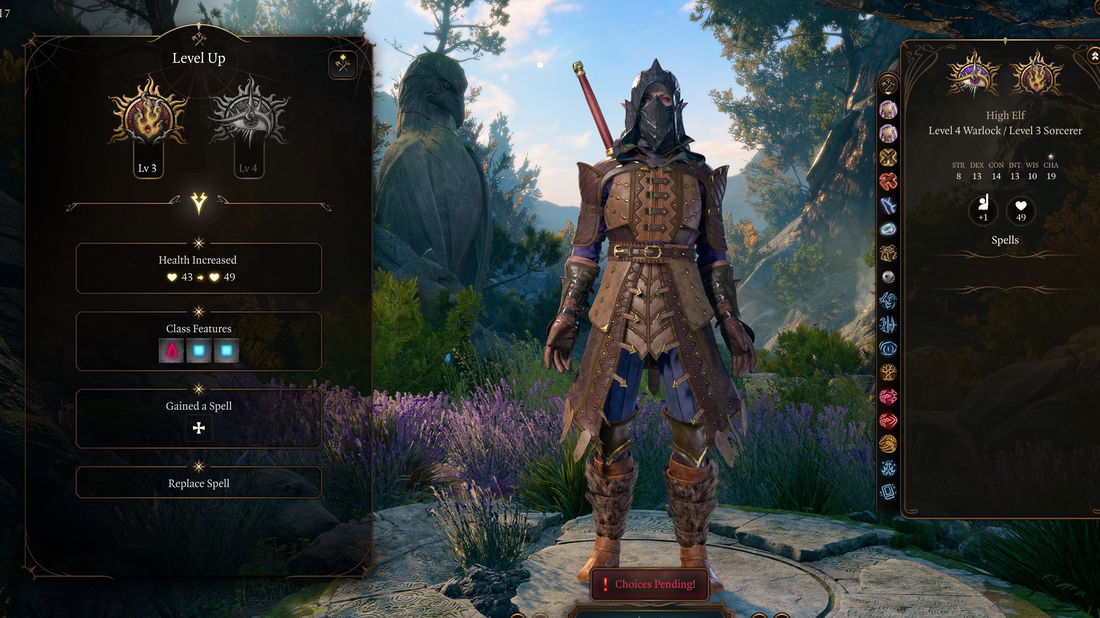The width and height of the screenshot is (1100, 618).
Task: Click the hit points heart badge showing 49
Action: pos(1021,211)
